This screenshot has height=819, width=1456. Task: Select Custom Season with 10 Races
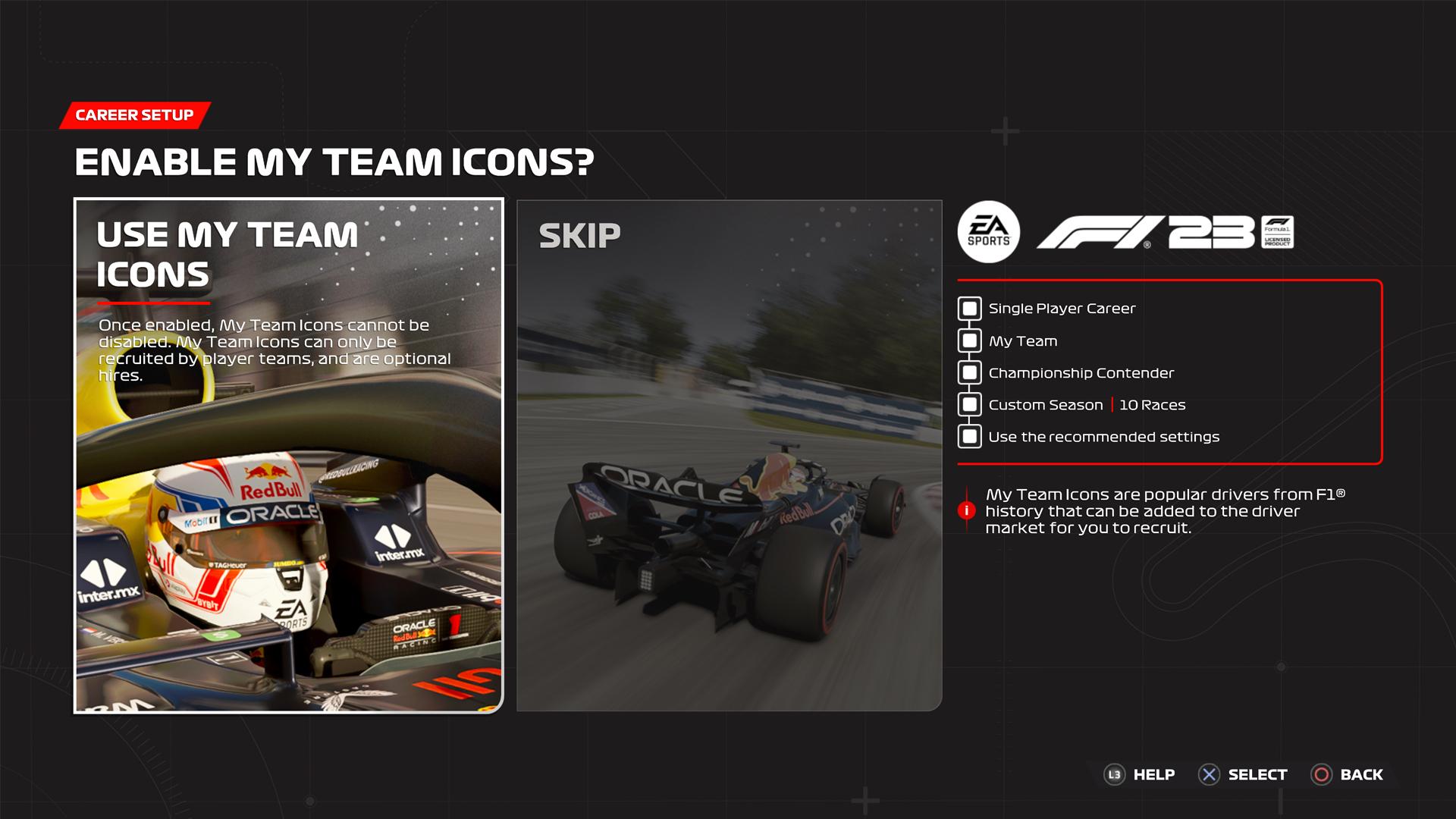pos(968,404)
